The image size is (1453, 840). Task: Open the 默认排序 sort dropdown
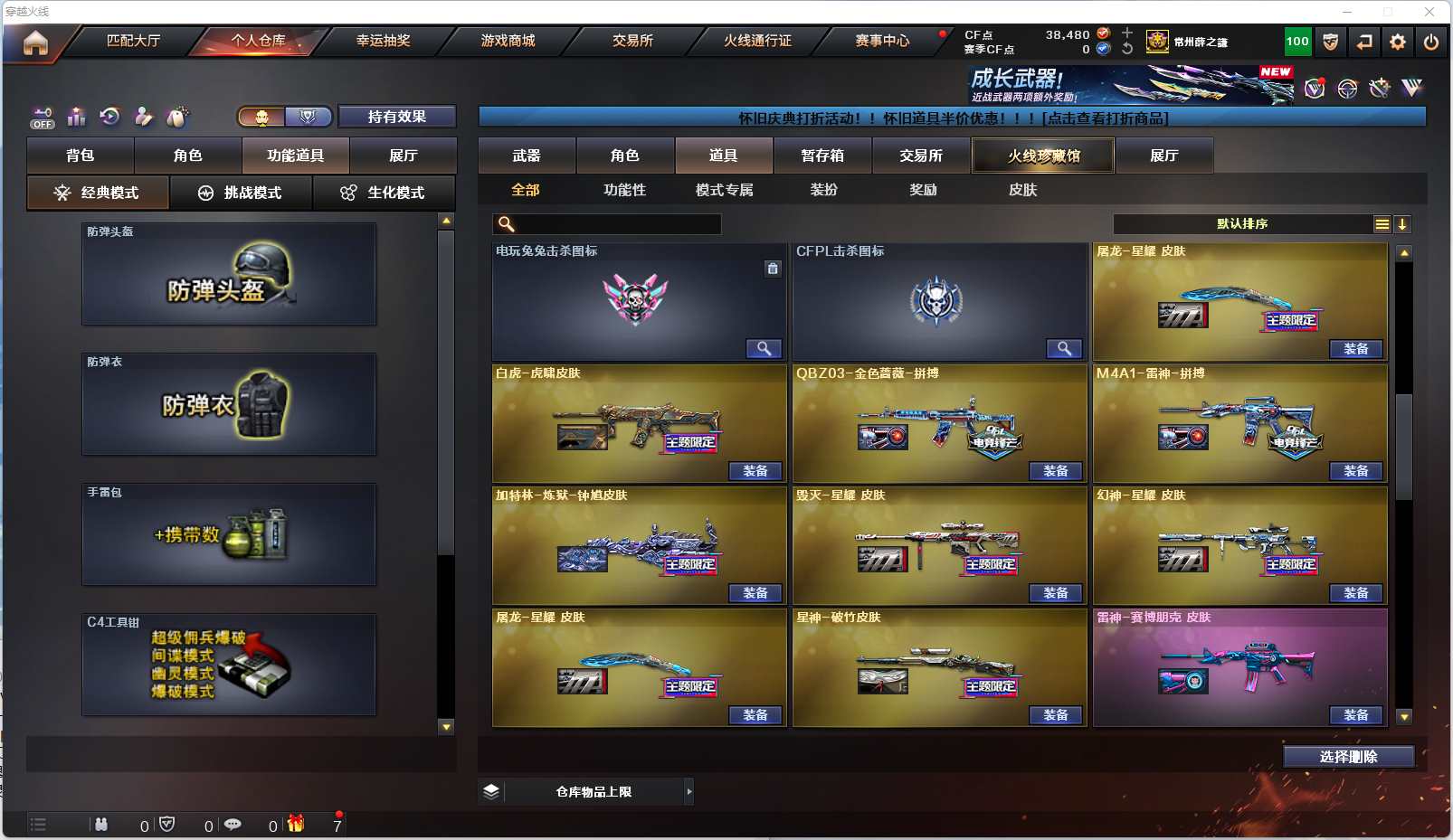point(1242,224)
